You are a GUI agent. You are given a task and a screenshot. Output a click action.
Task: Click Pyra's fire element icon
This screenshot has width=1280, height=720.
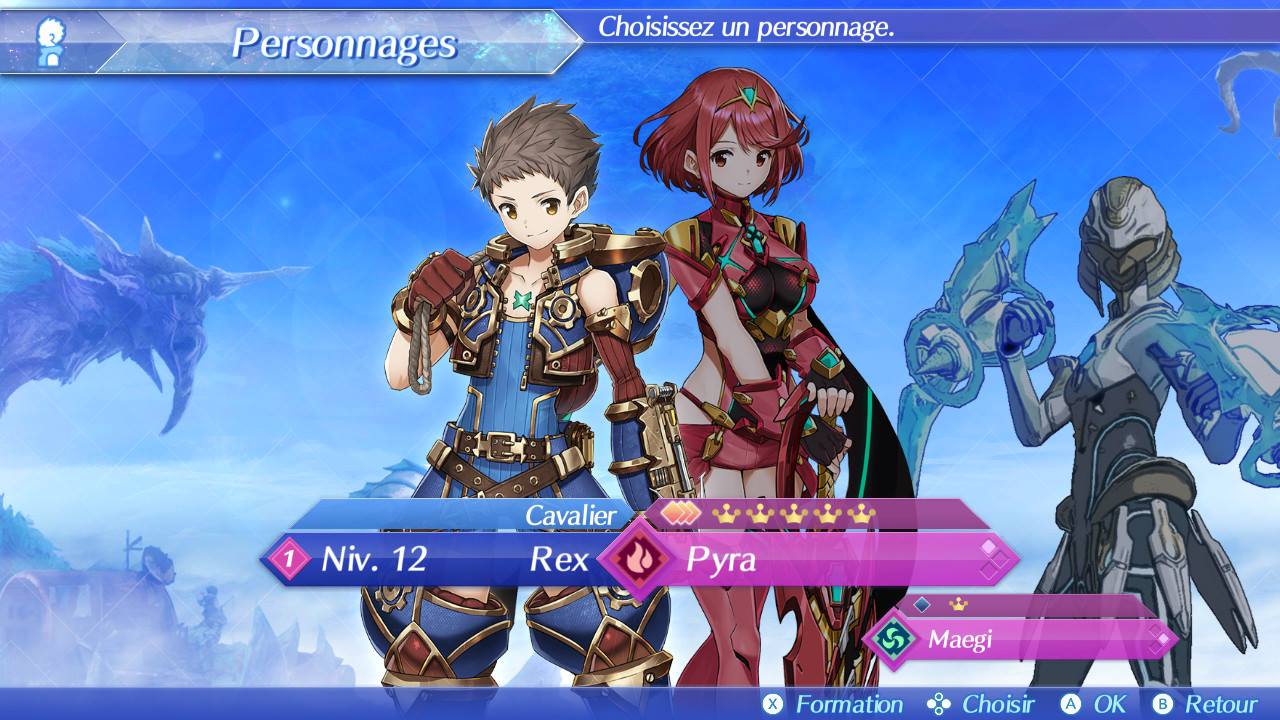click(x=636, y=559)
